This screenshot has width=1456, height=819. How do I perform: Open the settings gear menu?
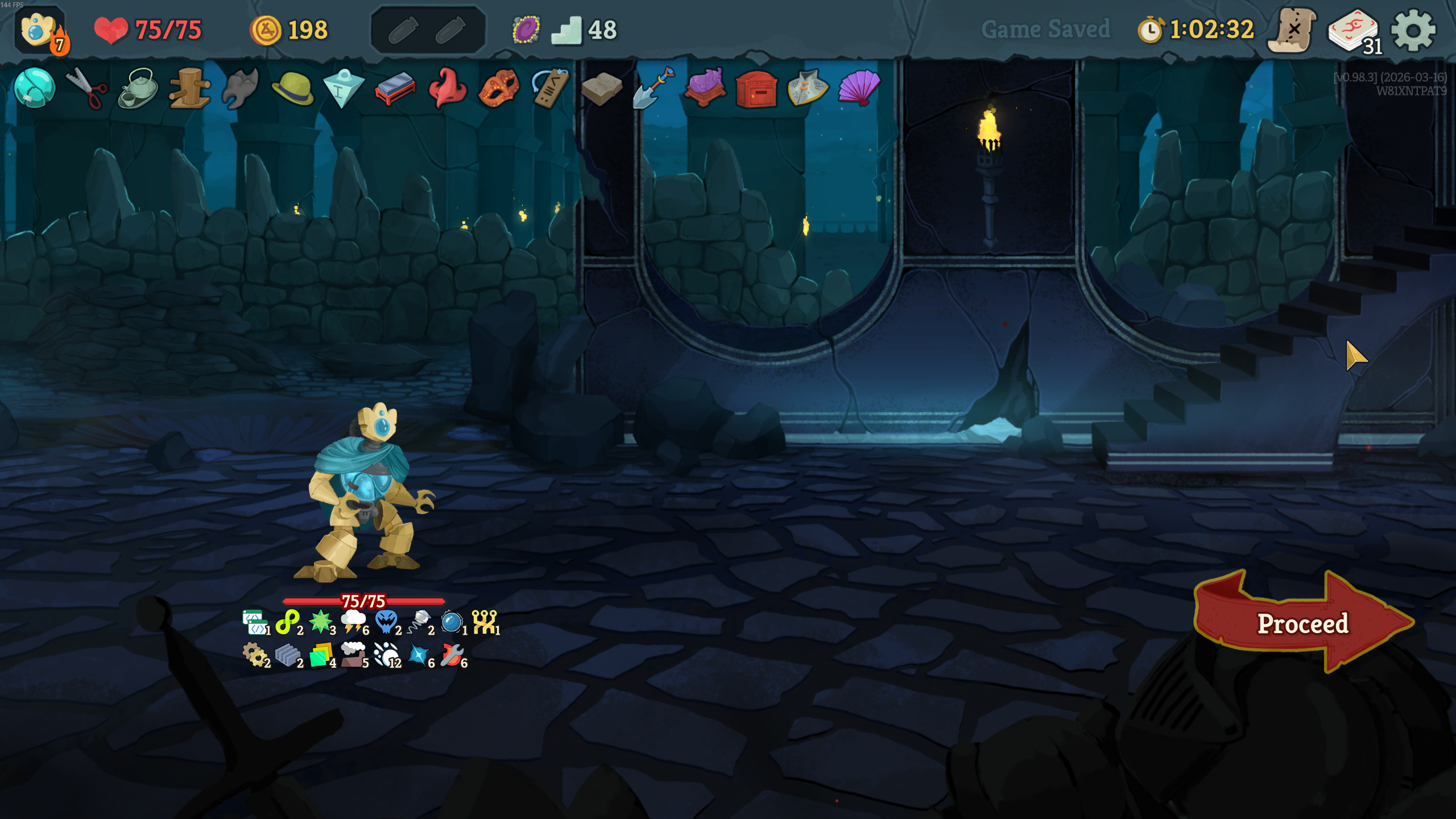point(1413,30)
